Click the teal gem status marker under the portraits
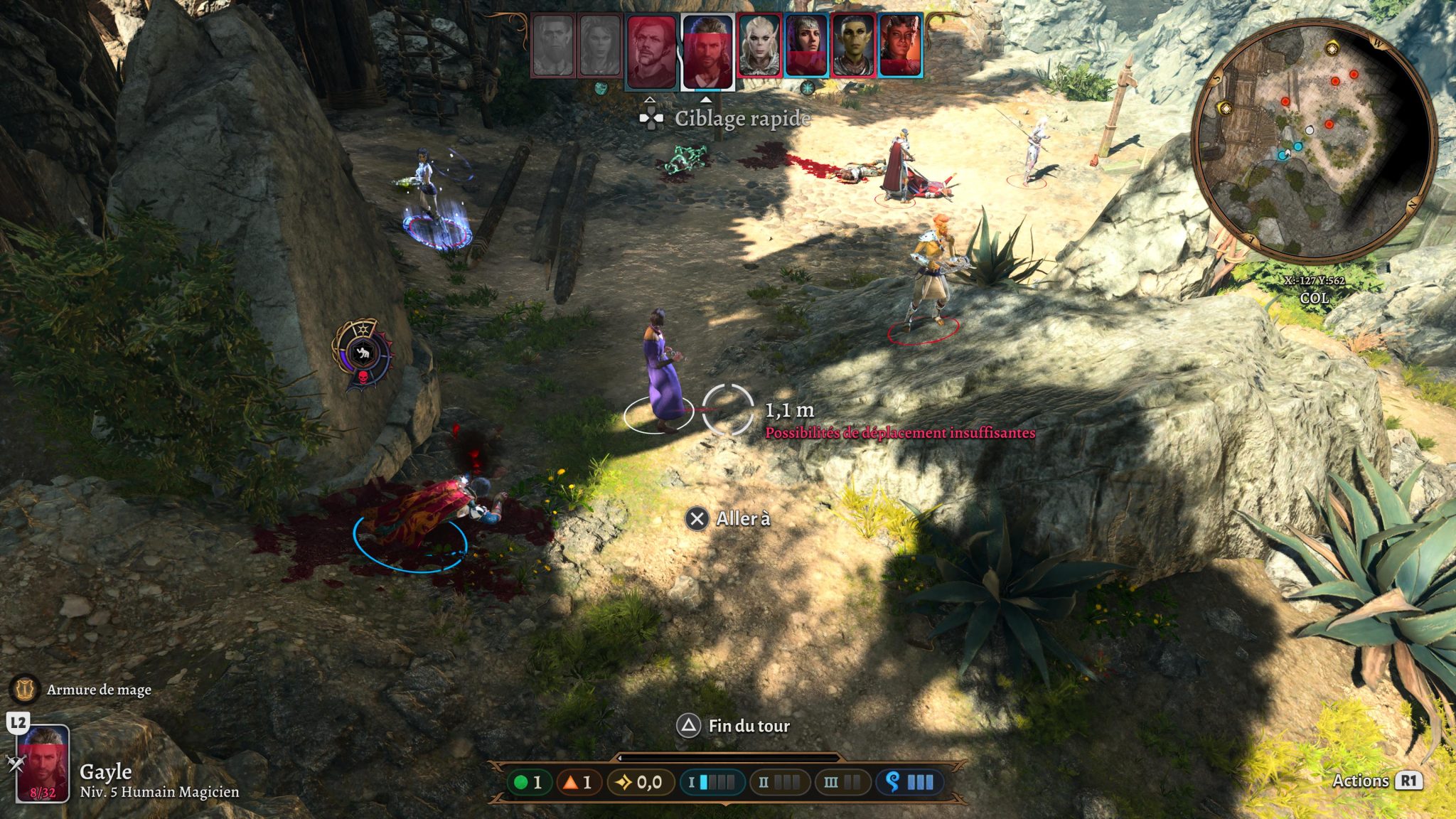 (601, 89)
